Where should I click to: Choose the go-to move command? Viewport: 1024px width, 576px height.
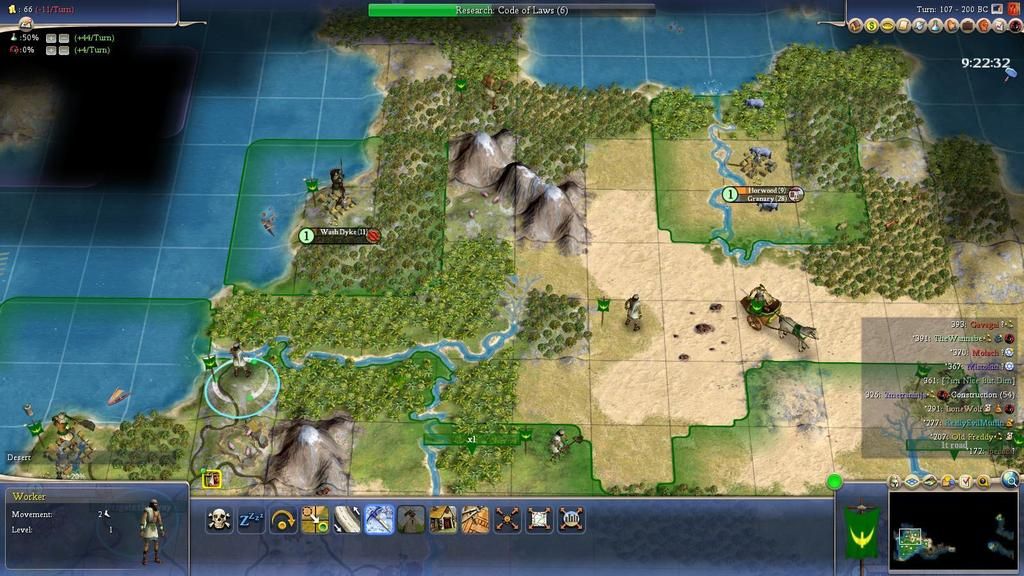[x=315, y=519]
